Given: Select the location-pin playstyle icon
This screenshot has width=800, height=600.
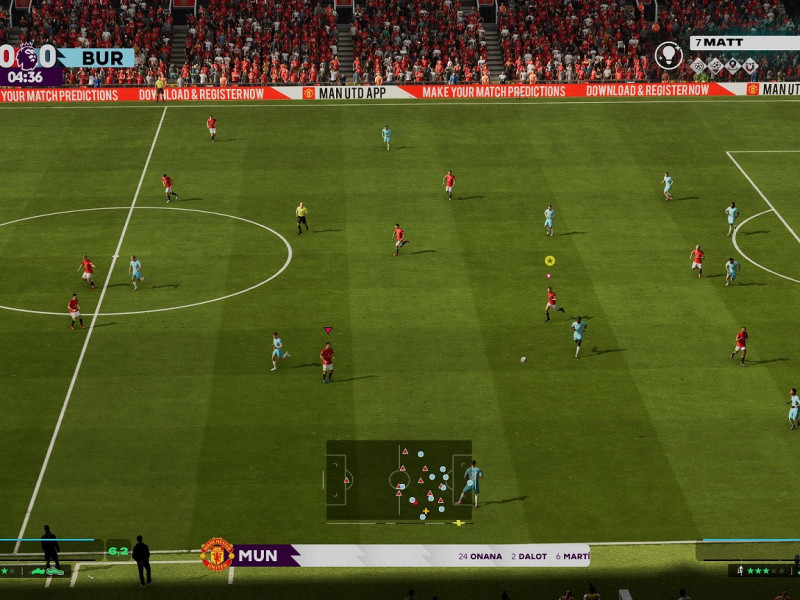Looking at the screenshot, I should coord(733,66).
